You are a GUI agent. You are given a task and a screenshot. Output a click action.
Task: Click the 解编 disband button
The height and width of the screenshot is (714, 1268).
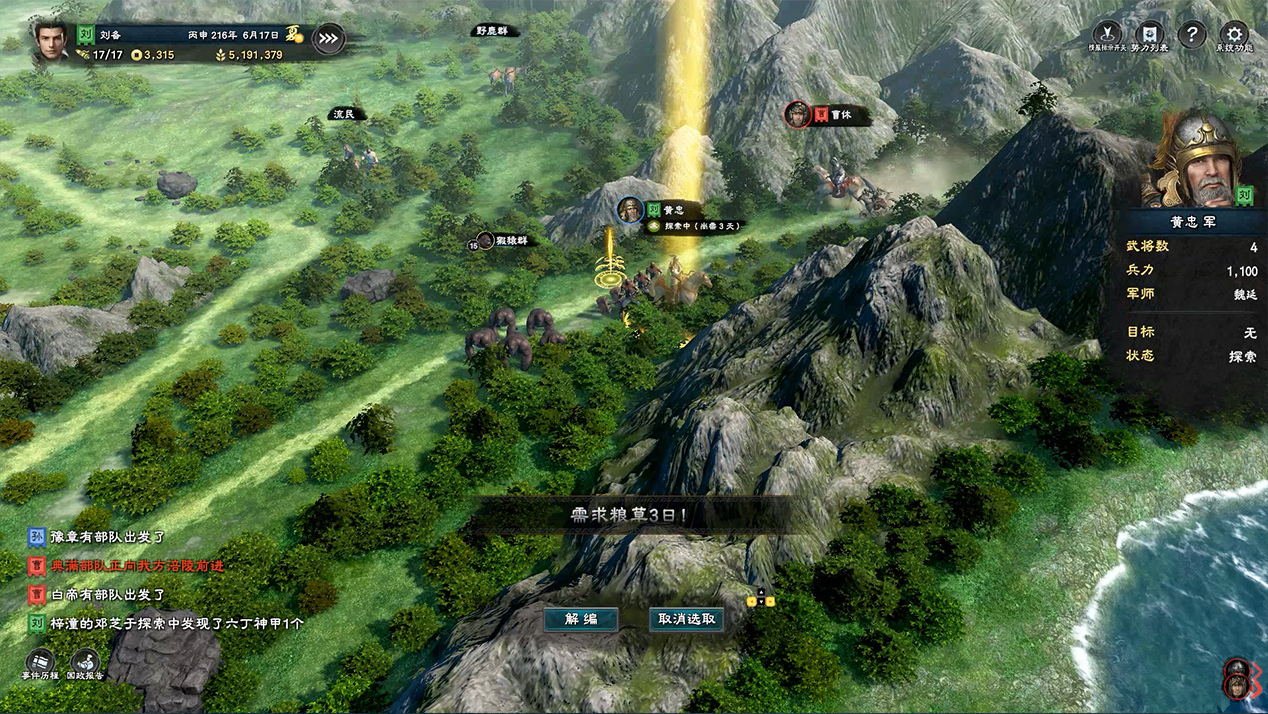[581, 619]
